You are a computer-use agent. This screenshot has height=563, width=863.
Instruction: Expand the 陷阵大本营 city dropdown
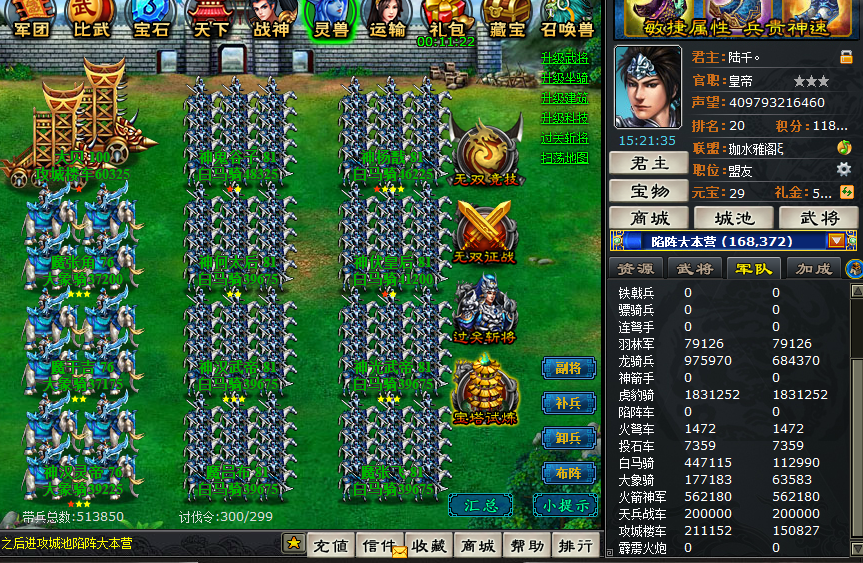click(x=836, y=241)
